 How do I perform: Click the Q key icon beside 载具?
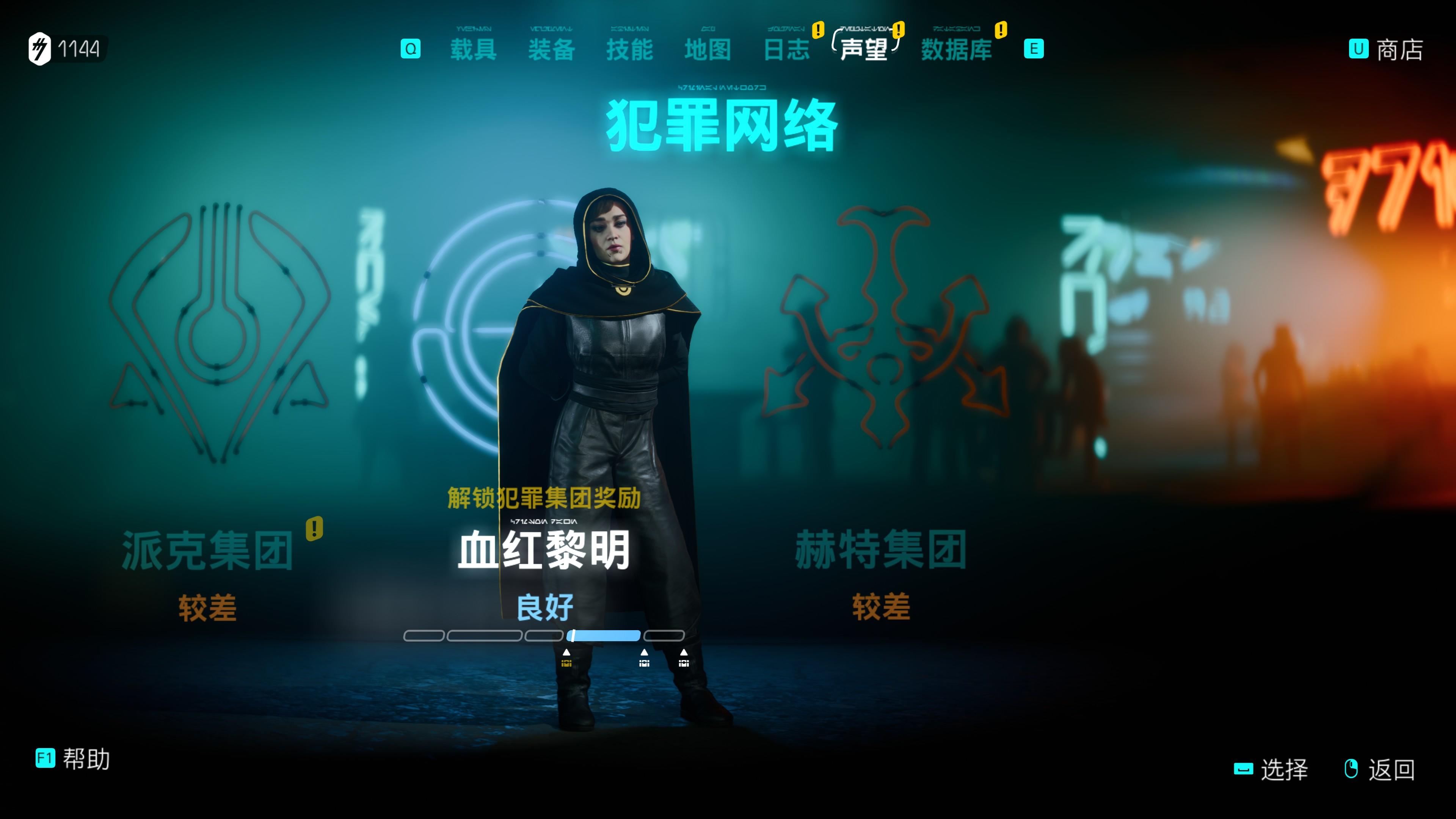(x=411, y=50)
